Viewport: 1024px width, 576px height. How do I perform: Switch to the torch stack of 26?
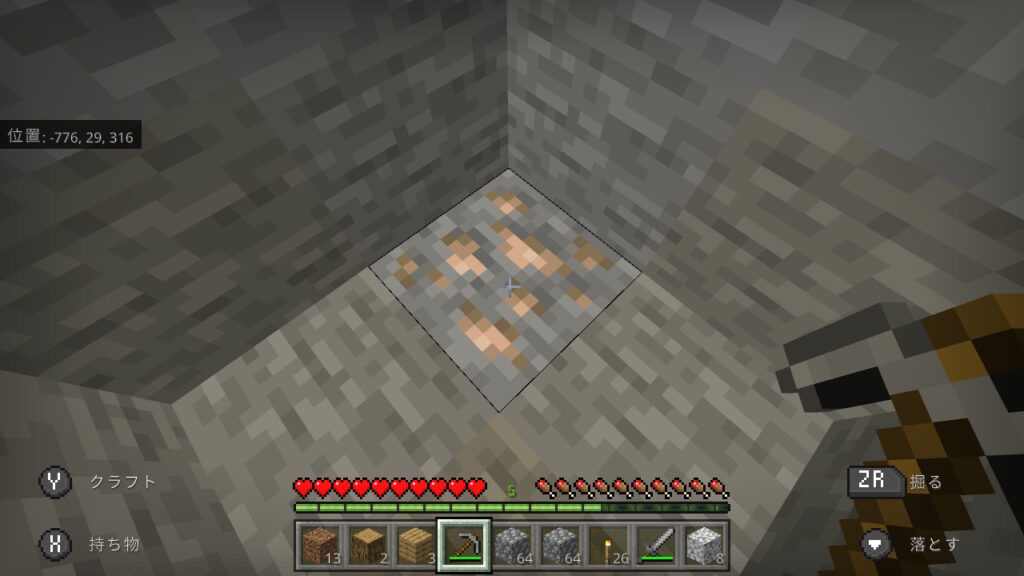(x=607, y=545)
